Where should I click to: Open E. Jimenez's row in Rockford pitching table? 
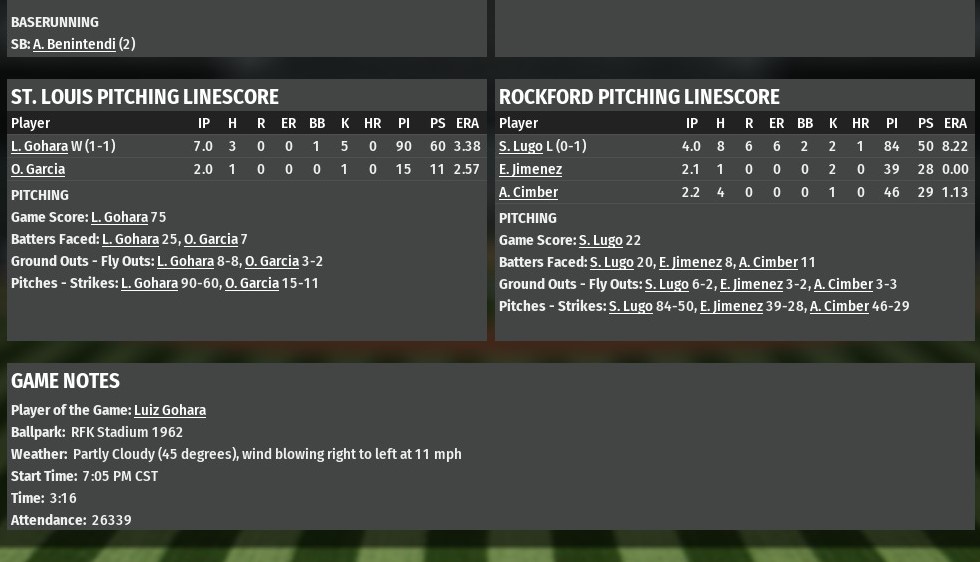tap(530, 169)
